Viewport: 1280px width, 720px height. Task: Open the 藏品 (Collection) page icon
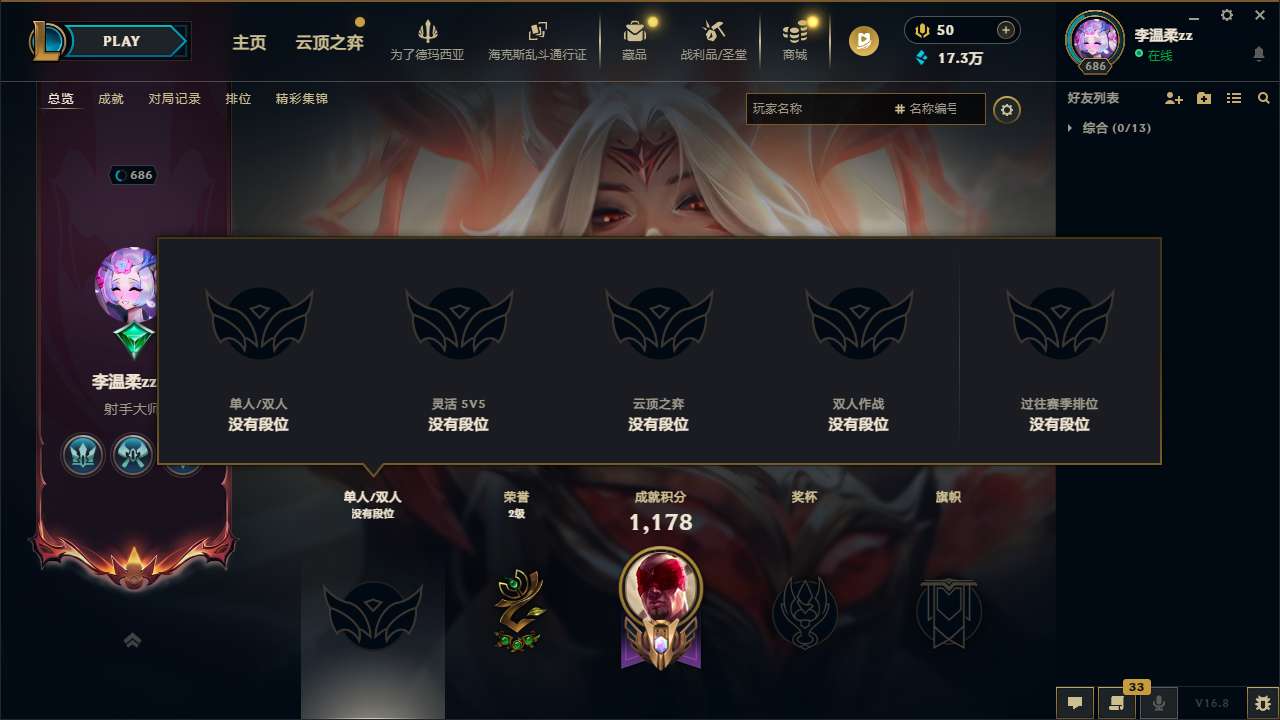click(x=635, y=38)
